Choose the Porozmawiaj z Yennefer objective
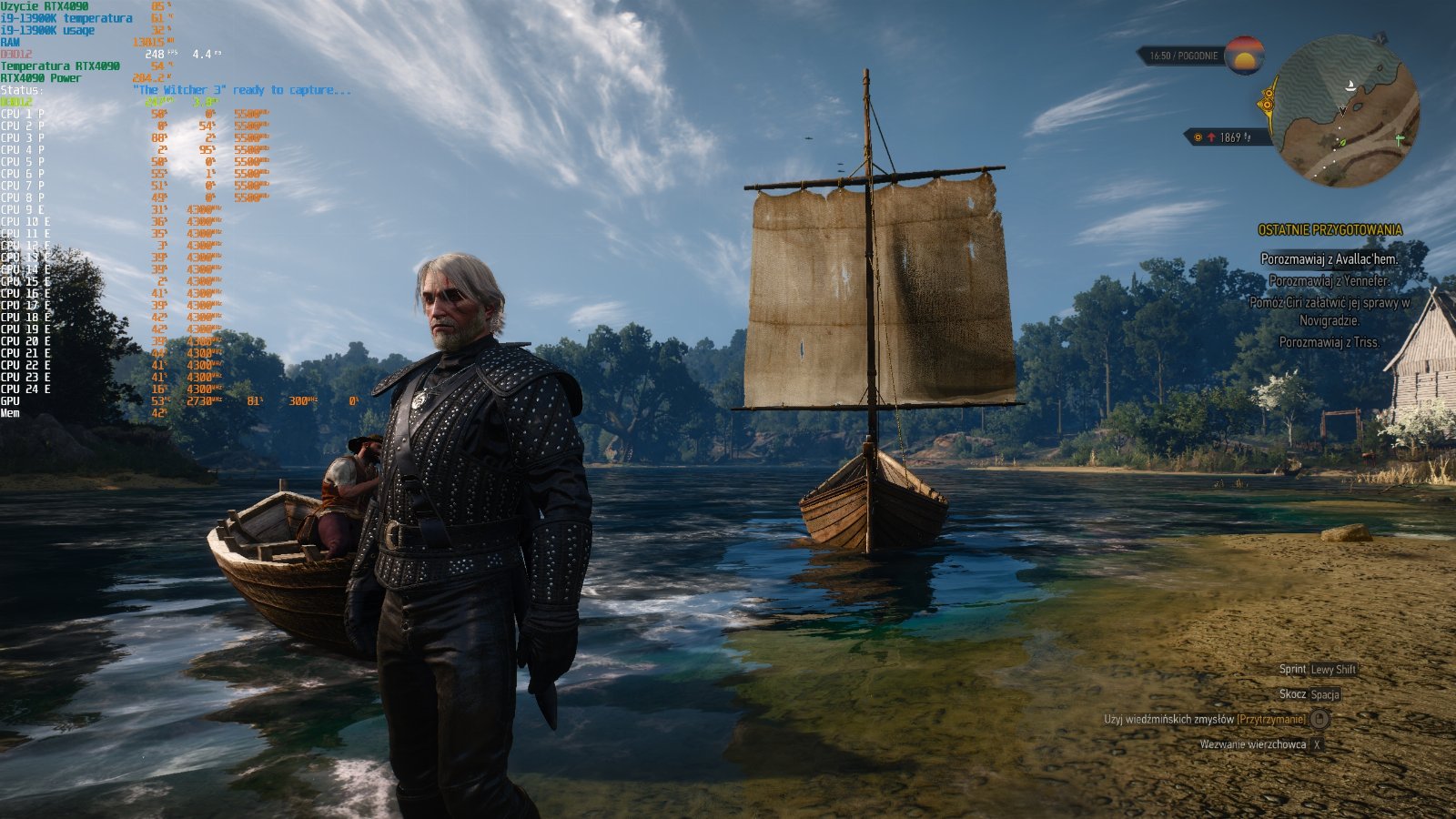This screenshot has height=819, width=1456. [1329, 281]
